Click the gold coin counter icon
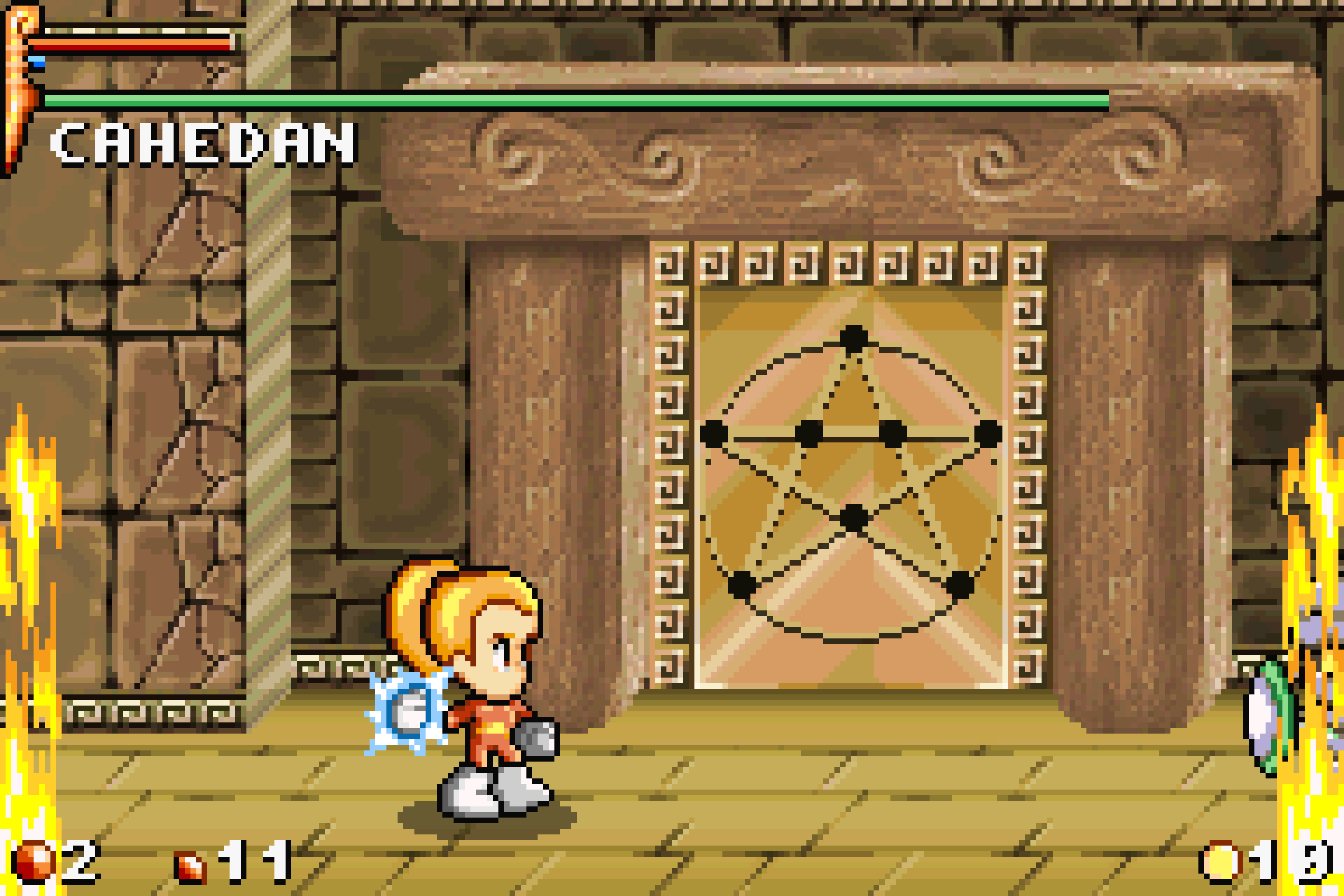 coord(1221,862)
